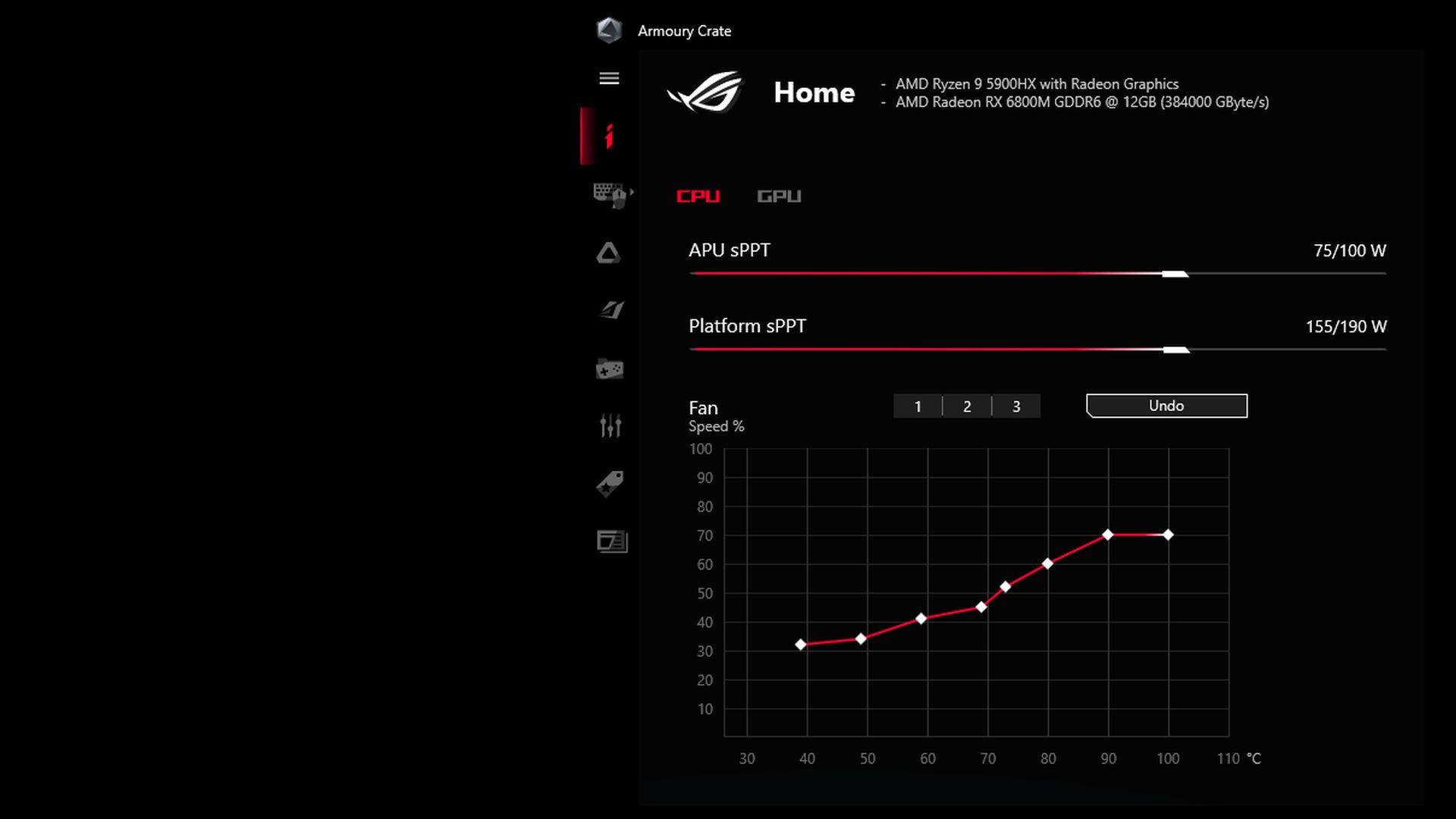Choose fan preset 3
Screen dimensions: 1456x819
click(x=1016, y=406)
